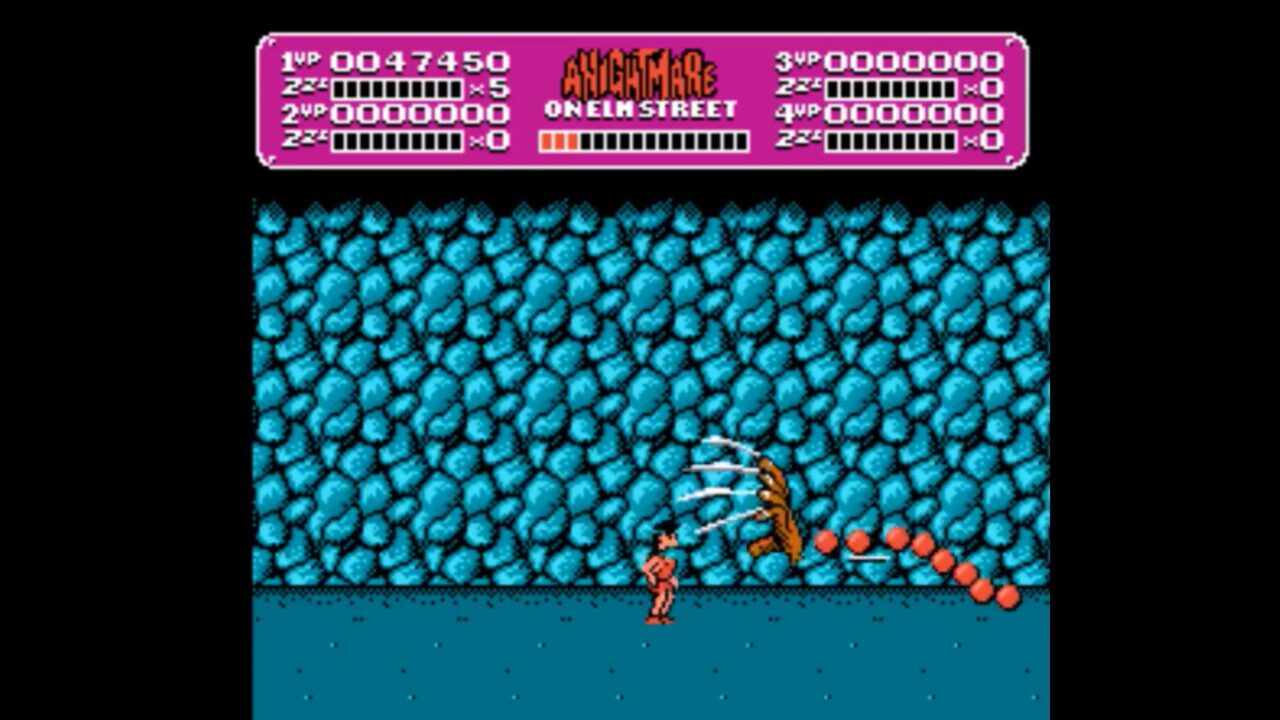Select the ON ELM STREET subtitle text
The height and width of the screenshot is (720, 1280).
point(640,110)
